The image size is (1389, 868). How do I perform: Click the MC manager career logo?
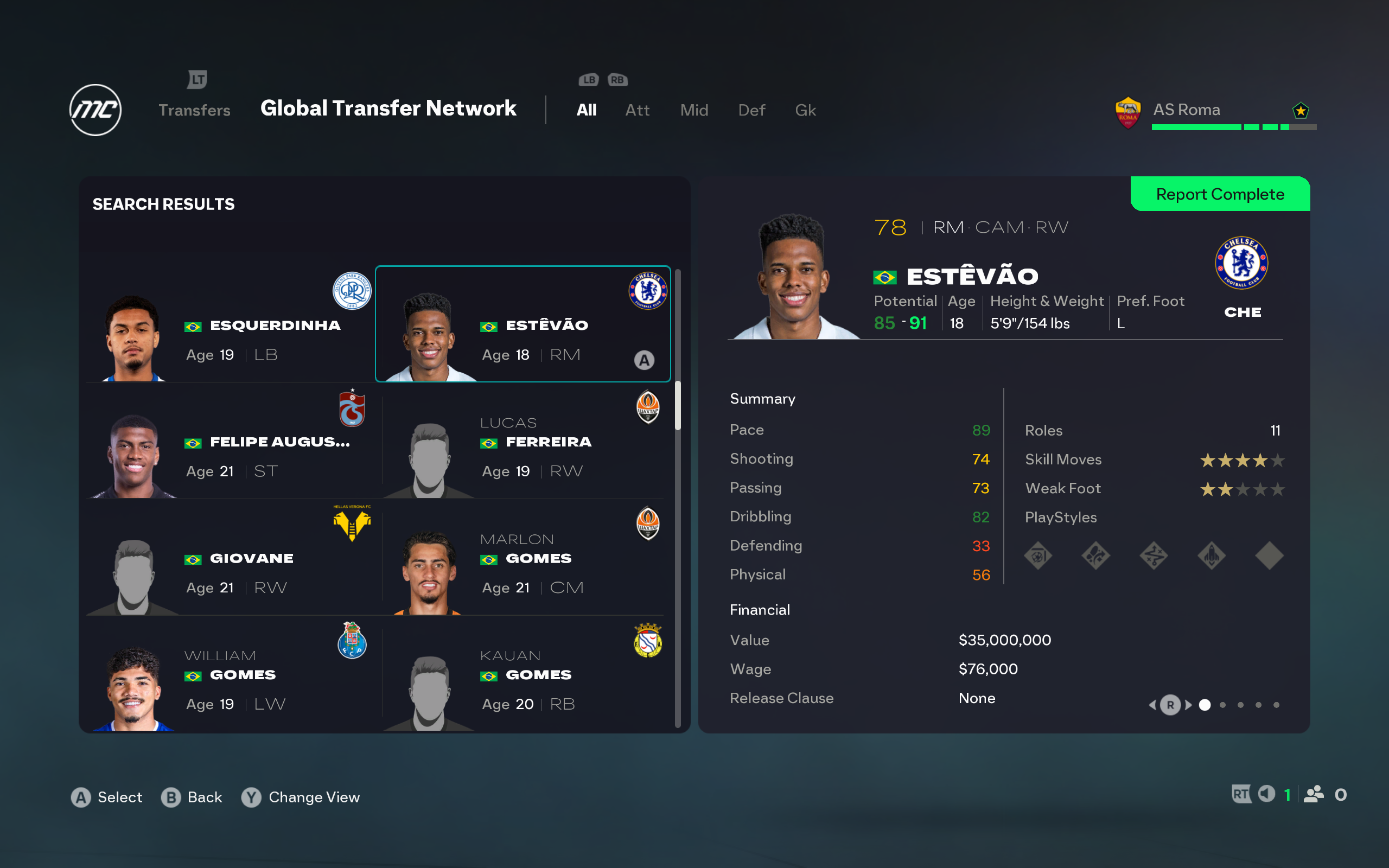[95, 110]
